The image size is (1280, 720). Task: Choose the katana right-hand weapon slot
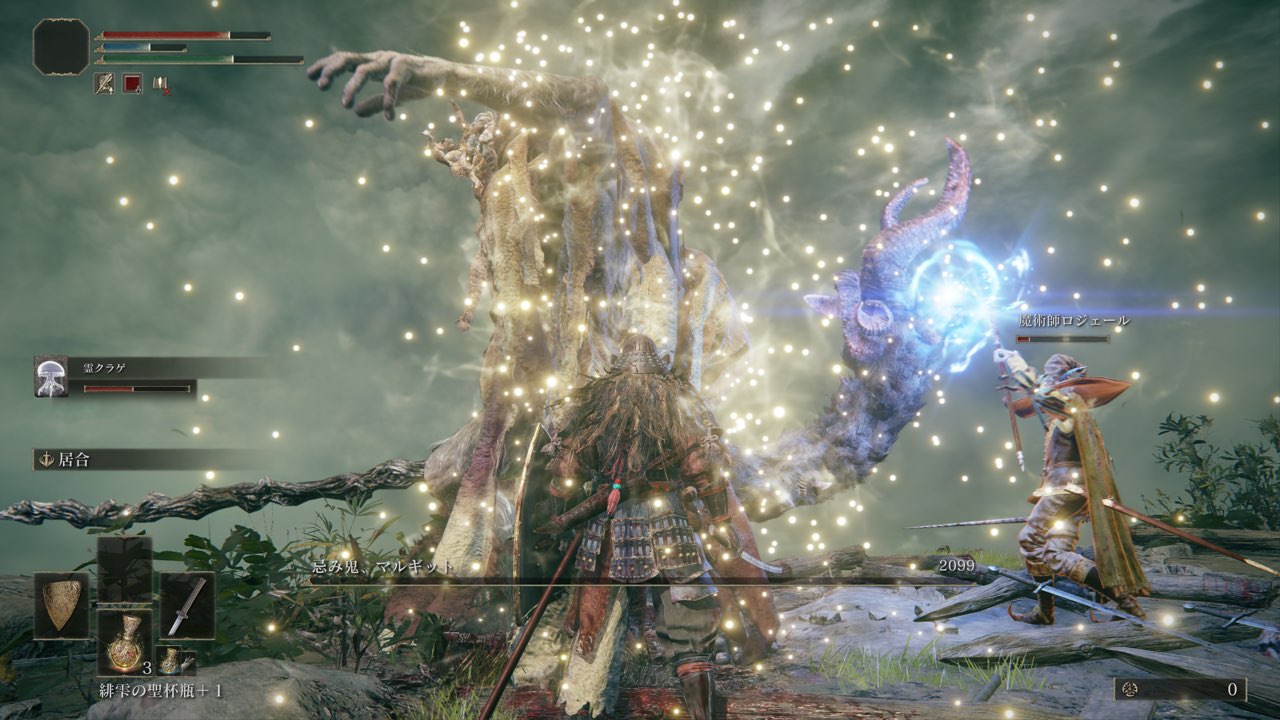pos(187,605)
